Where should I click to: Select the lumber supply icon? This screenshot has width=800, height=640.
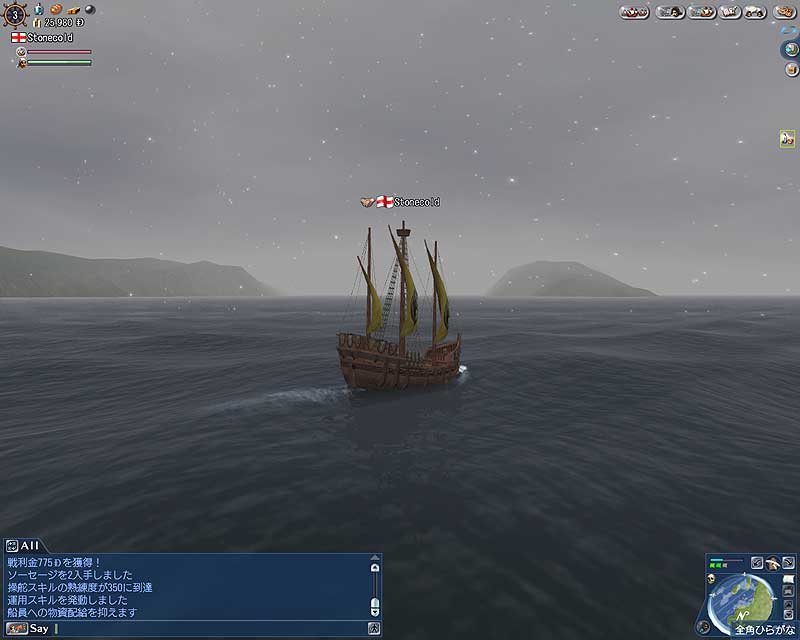click(73, 10)
